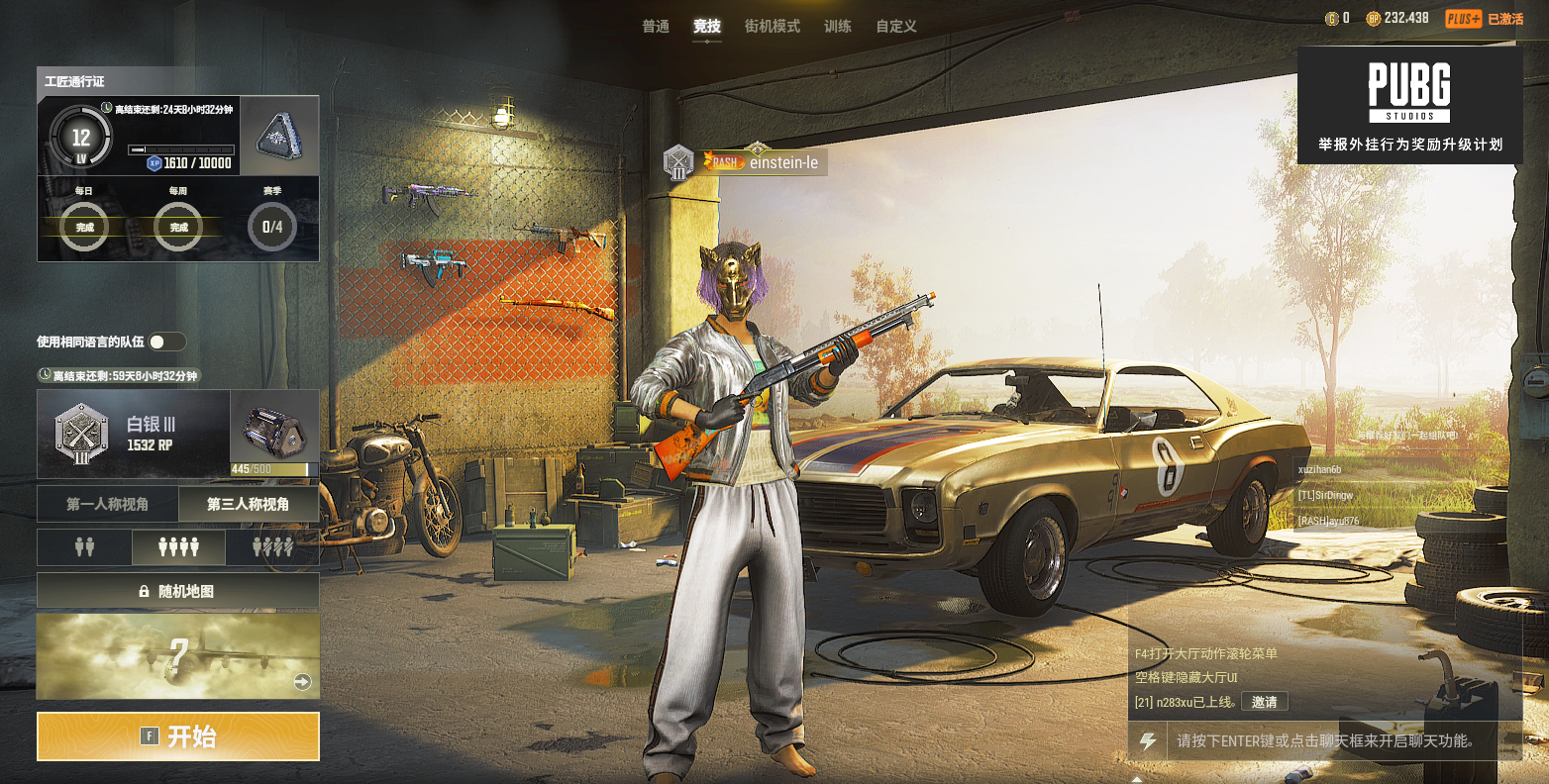The height and width of the screenshot is (784, 1549).
Task: Choose 第一人称视角 first-person perspective
Action: [107, 504]
